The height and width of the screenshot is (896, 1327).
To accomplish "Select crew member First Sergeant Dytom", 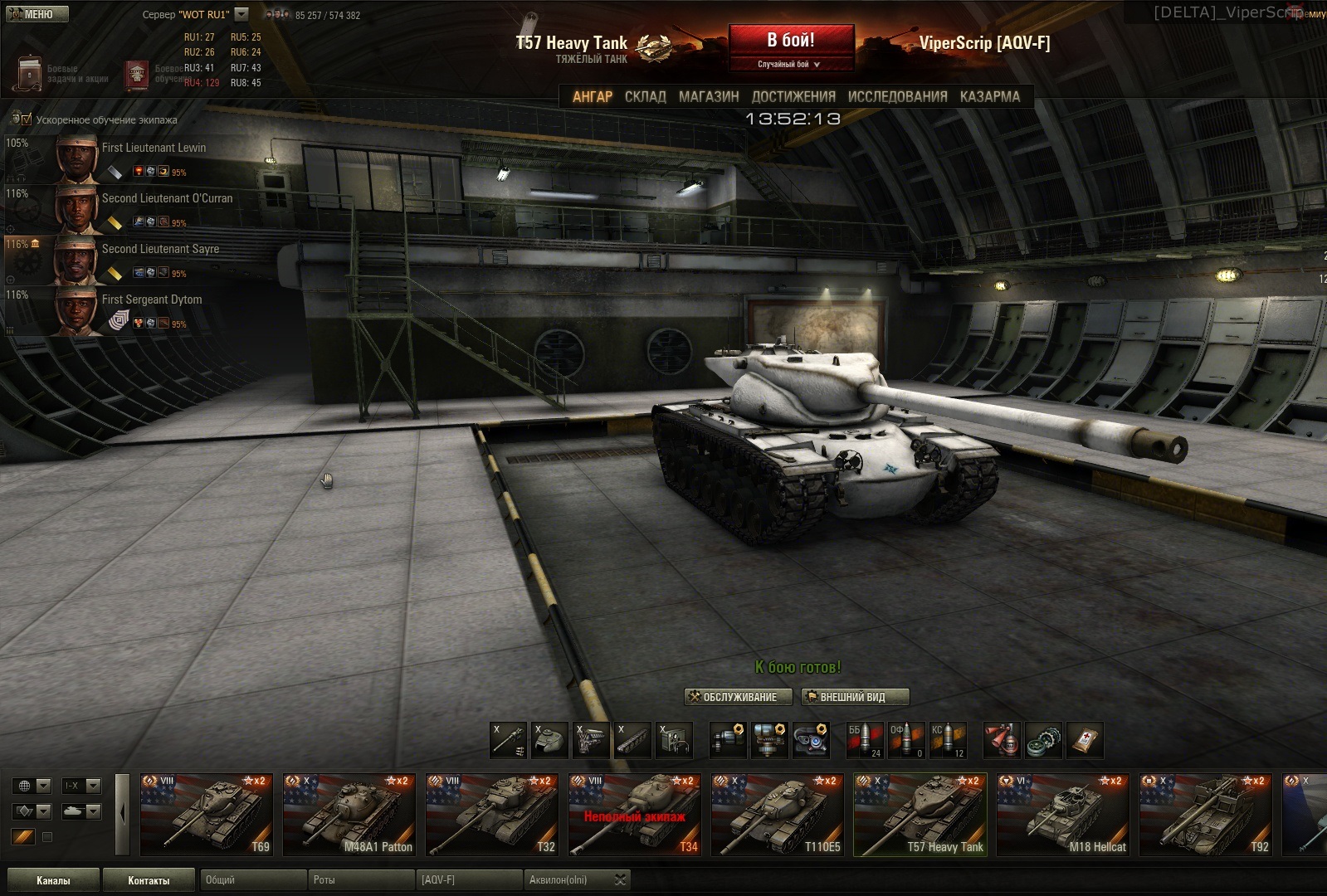I will coord(152,299).
